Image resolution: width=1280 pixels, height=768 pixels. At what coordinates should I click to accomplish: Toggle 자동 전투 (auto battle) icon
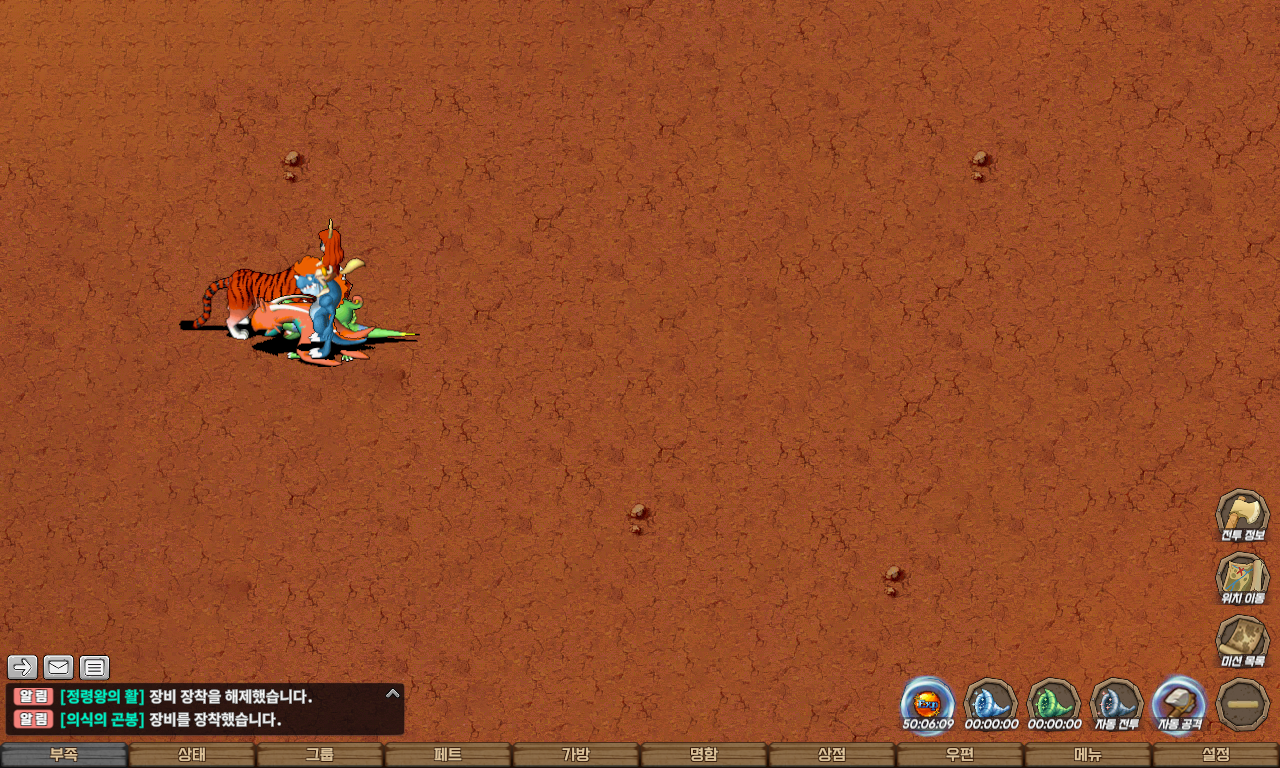1116,703
